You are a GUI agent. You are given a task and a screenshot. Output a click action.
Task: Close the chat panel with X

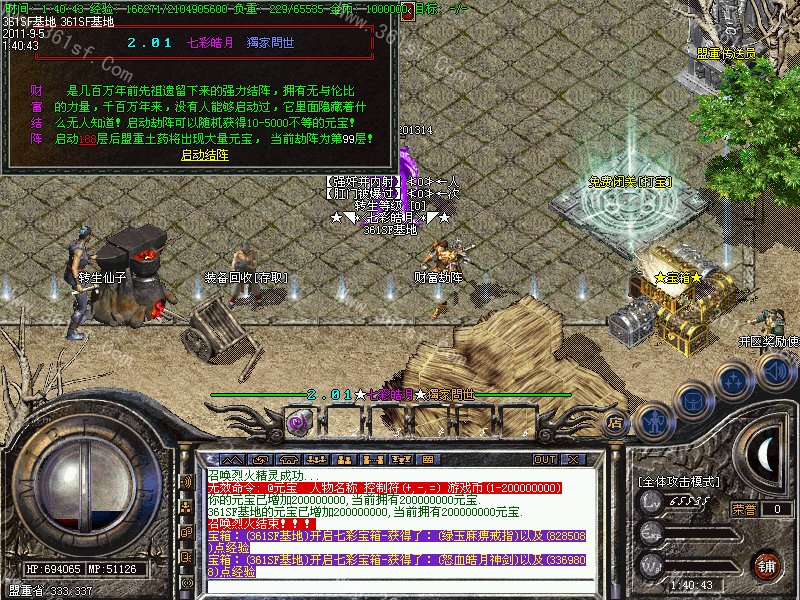click(x=575, y=459)
